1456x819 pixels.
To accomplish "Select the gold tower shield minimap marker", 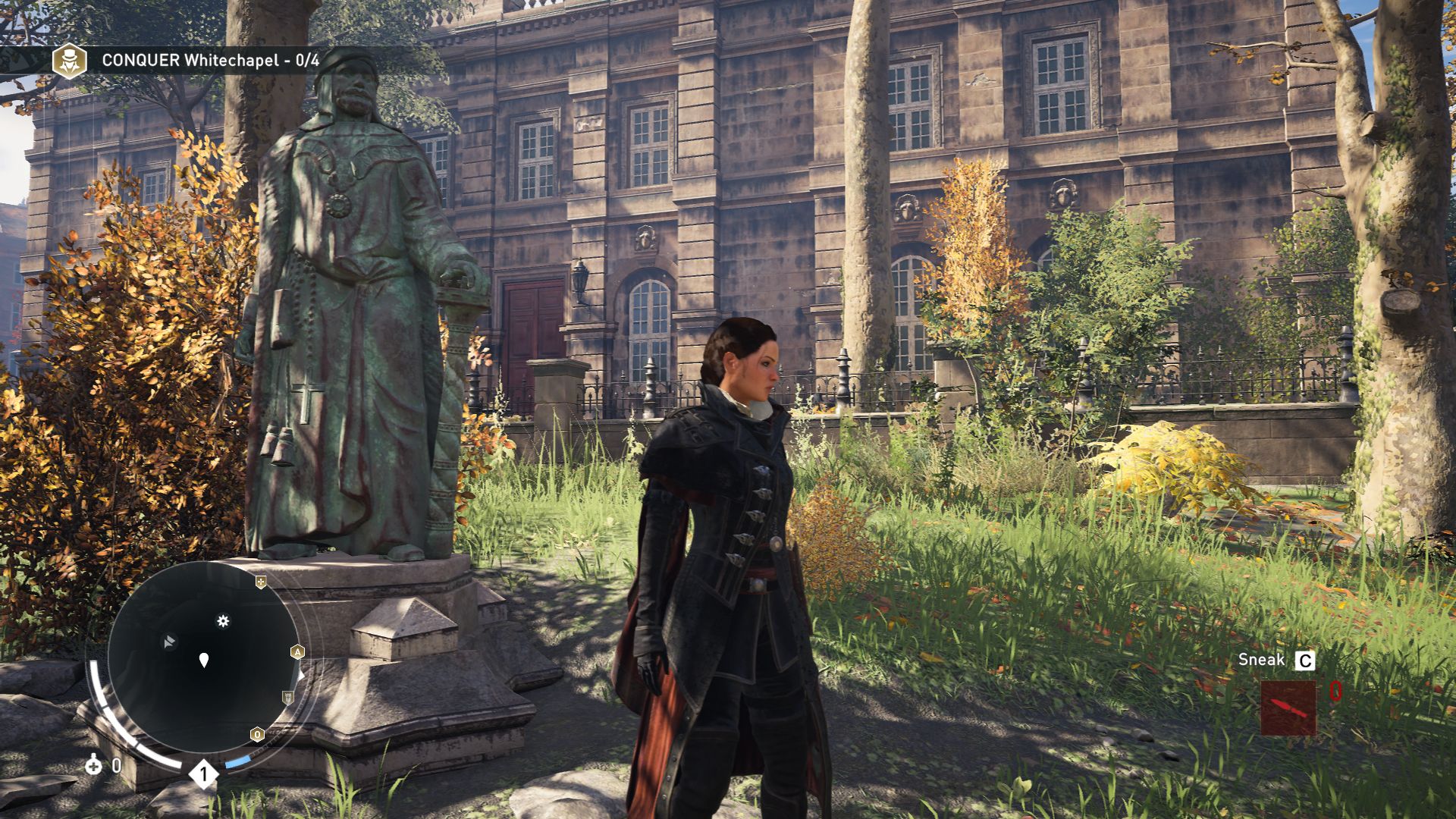I will click(x=288, y=697).
